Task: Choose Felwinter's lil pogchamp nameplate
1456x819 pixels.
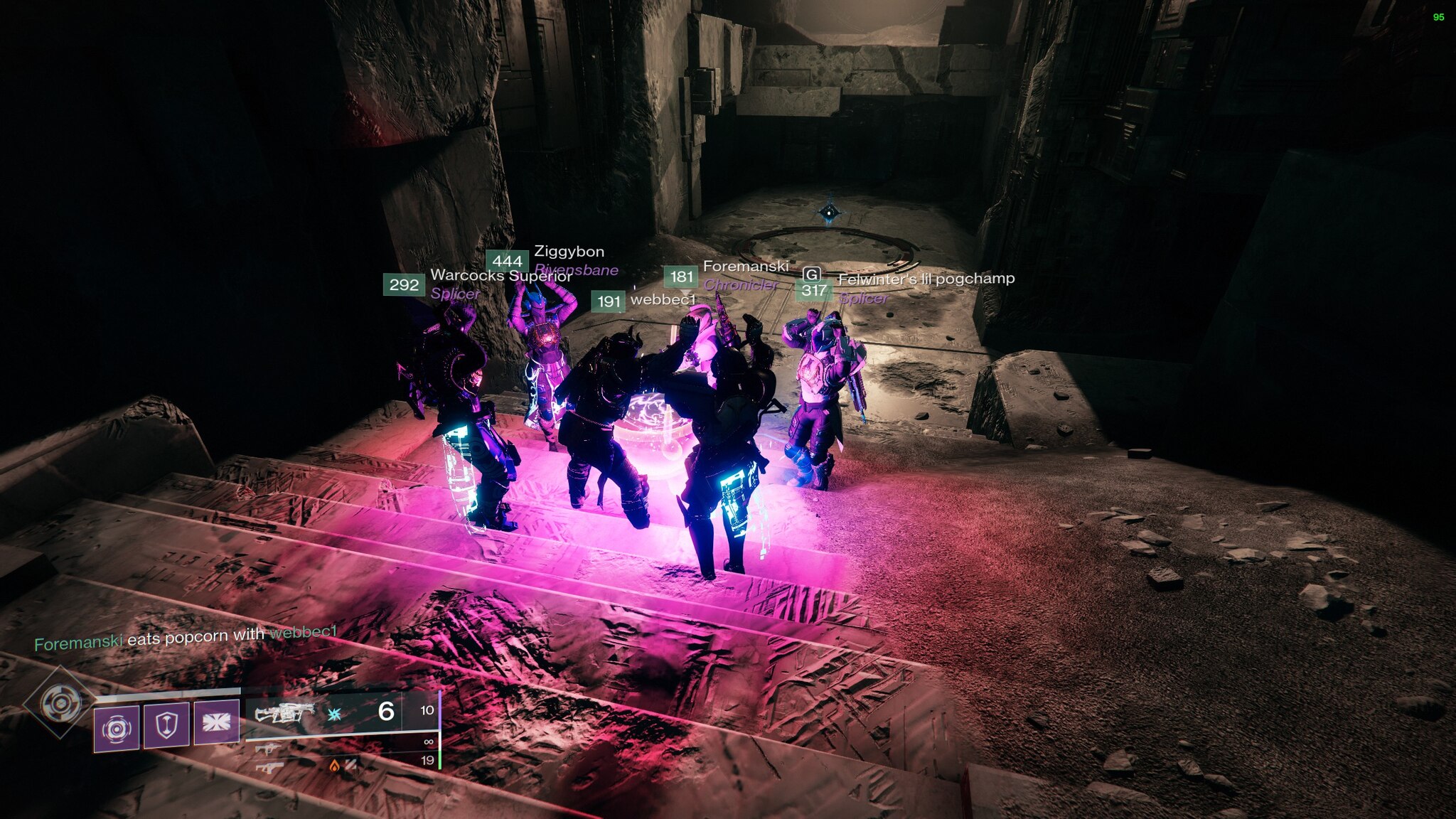Action: click(x=926, y=279)
